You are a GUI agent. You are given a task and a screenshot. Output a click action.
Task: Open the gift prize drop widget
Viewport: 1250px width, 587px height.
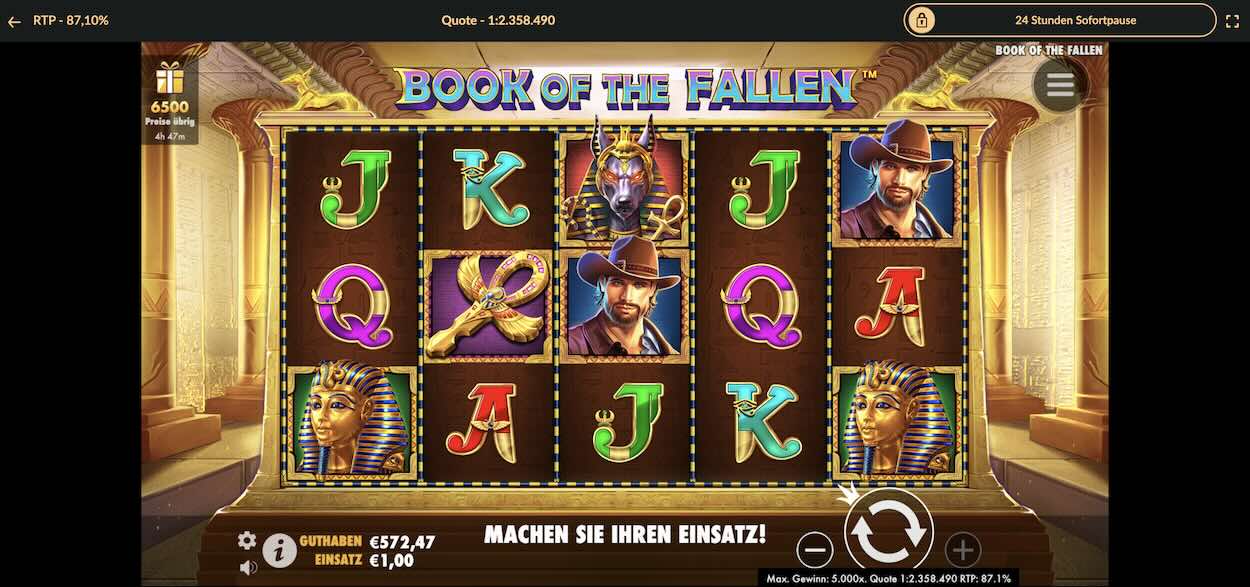170,99
